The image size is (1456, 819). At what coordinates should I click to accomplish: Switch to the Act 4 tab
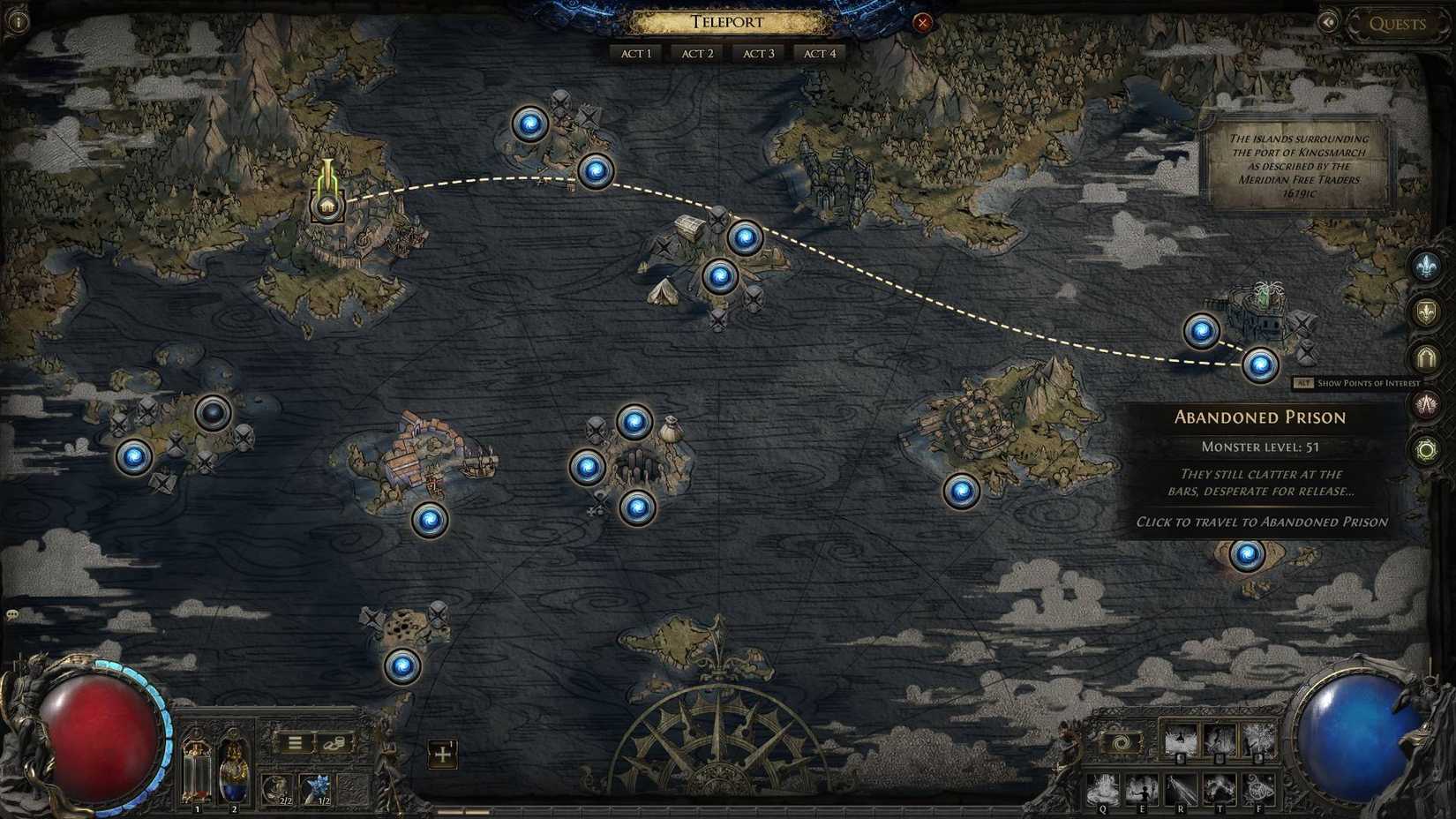point(819,53)
